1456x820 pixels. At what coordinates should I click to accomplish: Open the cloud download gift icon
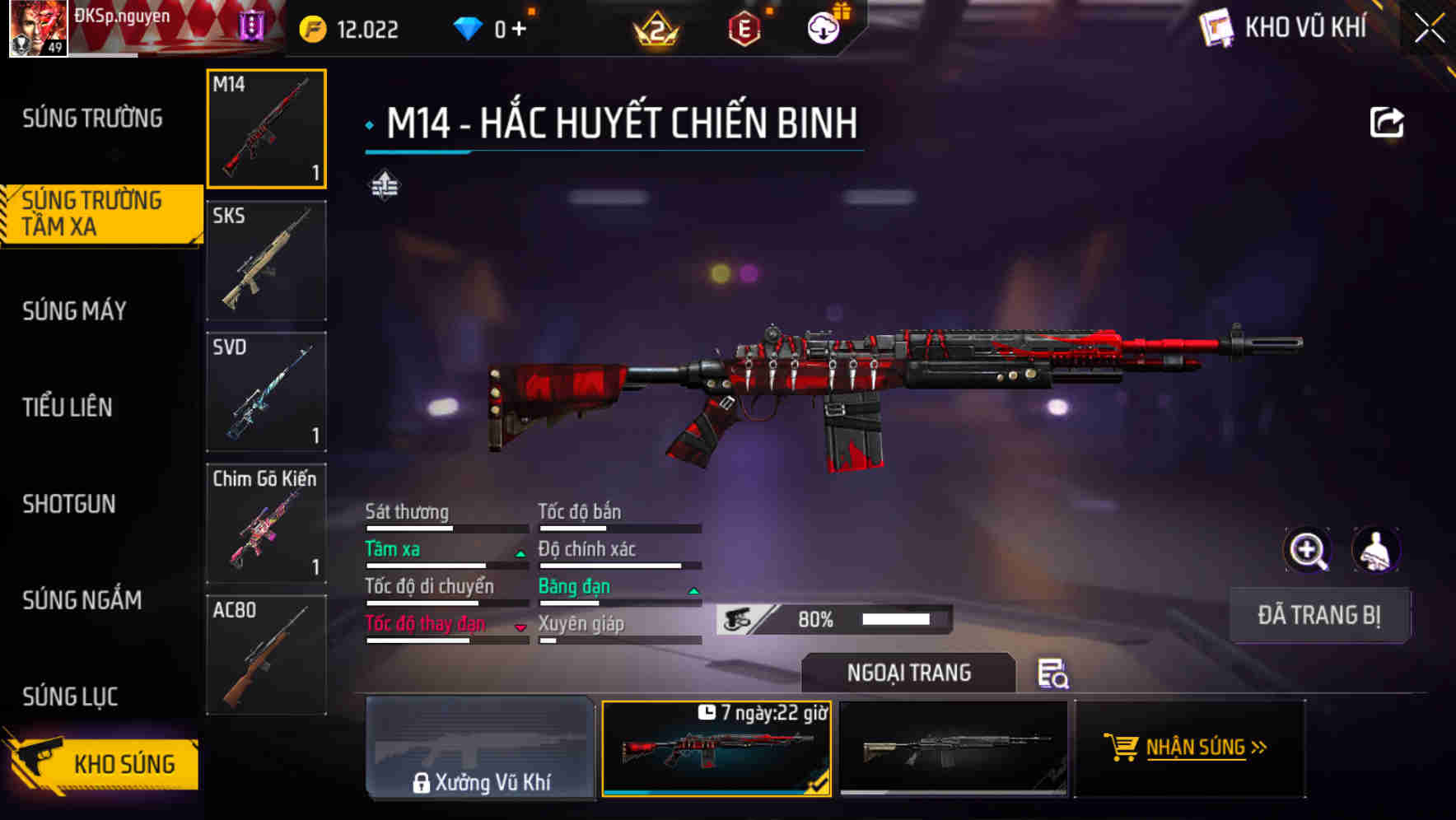point(823,27)
